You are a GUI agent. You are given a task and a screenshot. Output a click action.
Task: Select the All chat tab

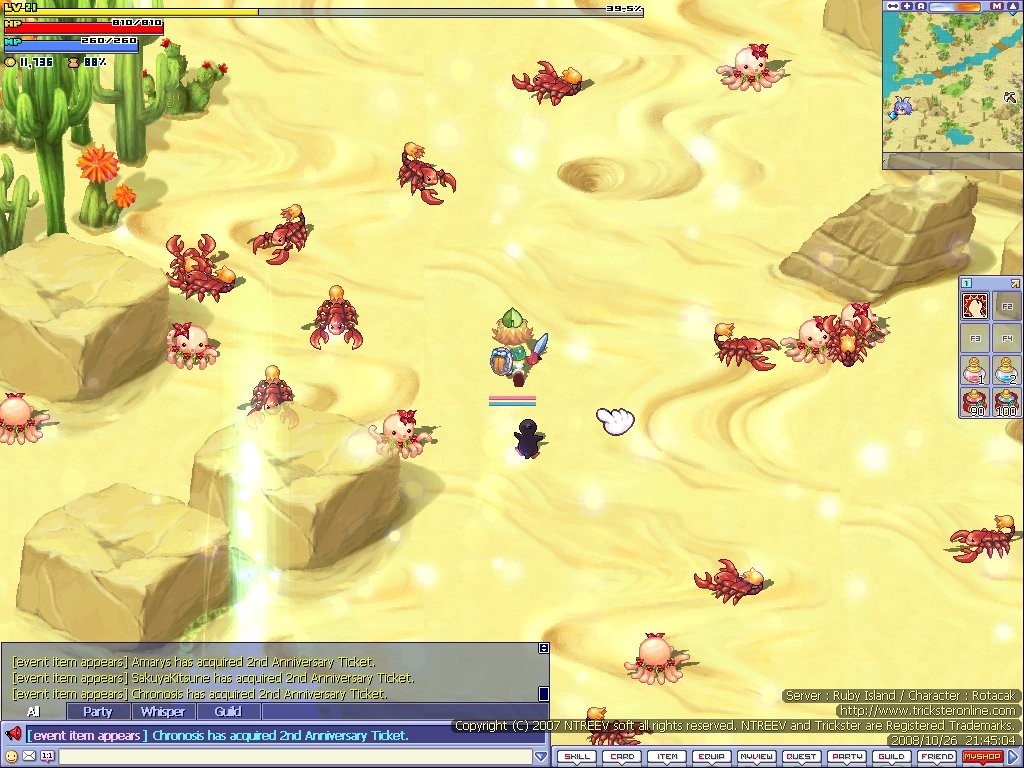coord(34,712)
